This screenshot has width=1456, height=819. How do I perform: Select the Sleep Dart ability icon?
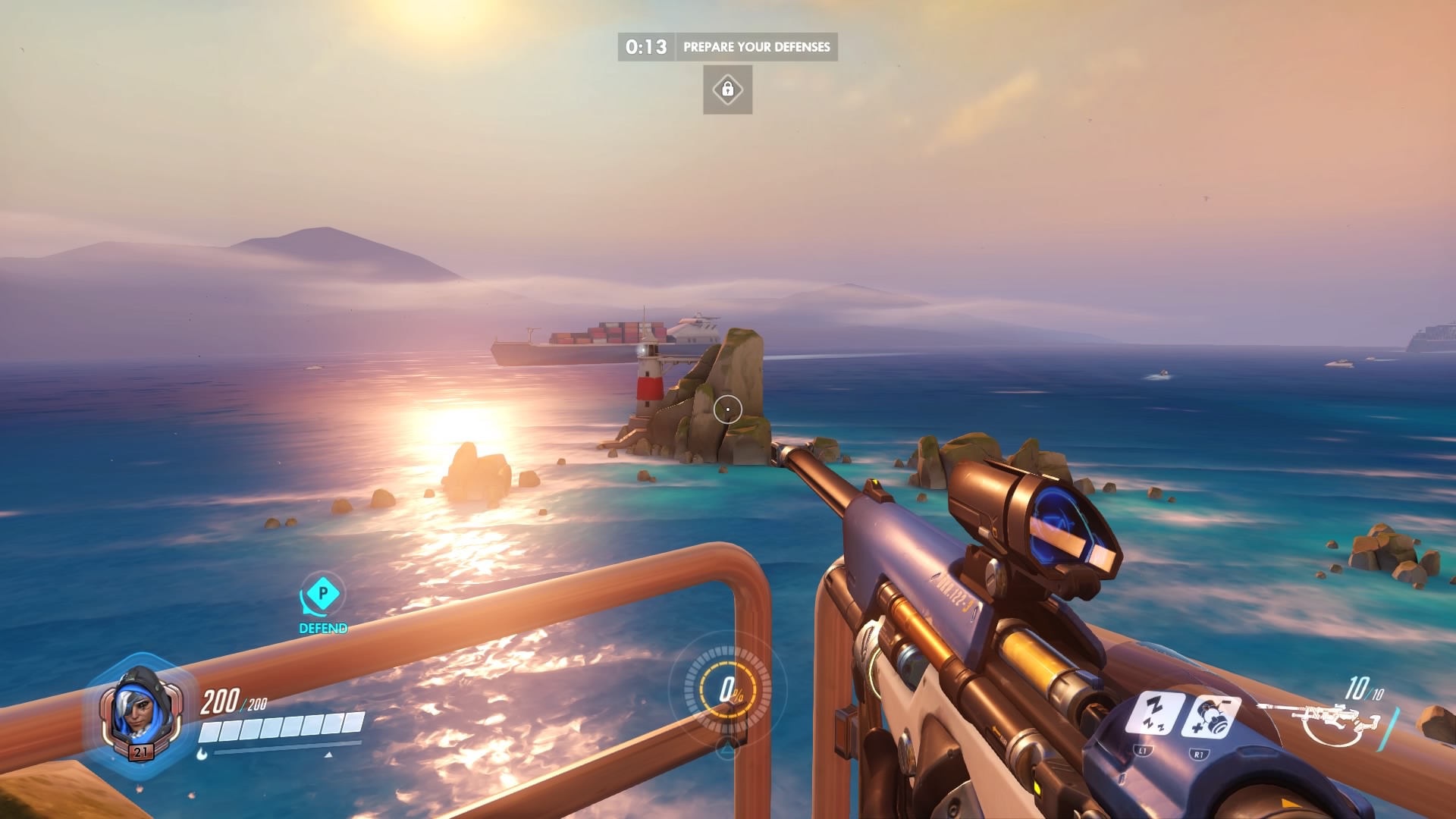(x=1153, y=713)
